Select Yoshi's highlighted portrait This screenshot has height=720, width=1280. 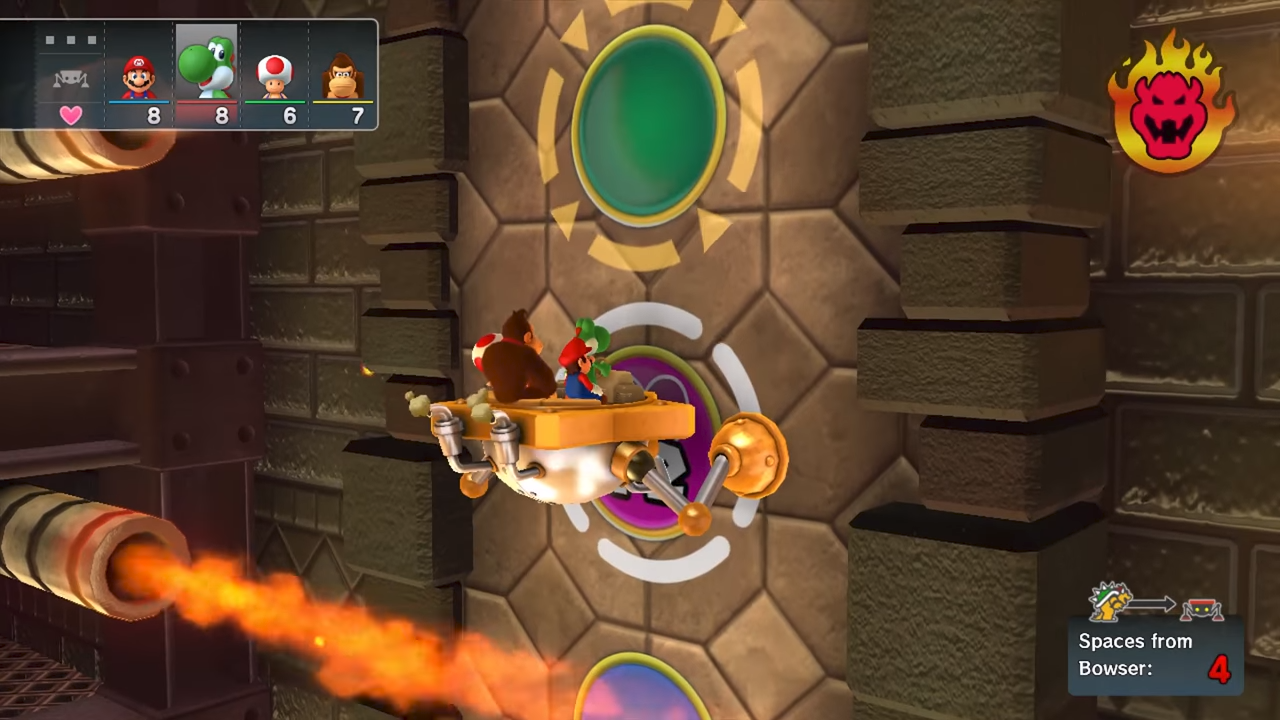click(x=207, y=66)
